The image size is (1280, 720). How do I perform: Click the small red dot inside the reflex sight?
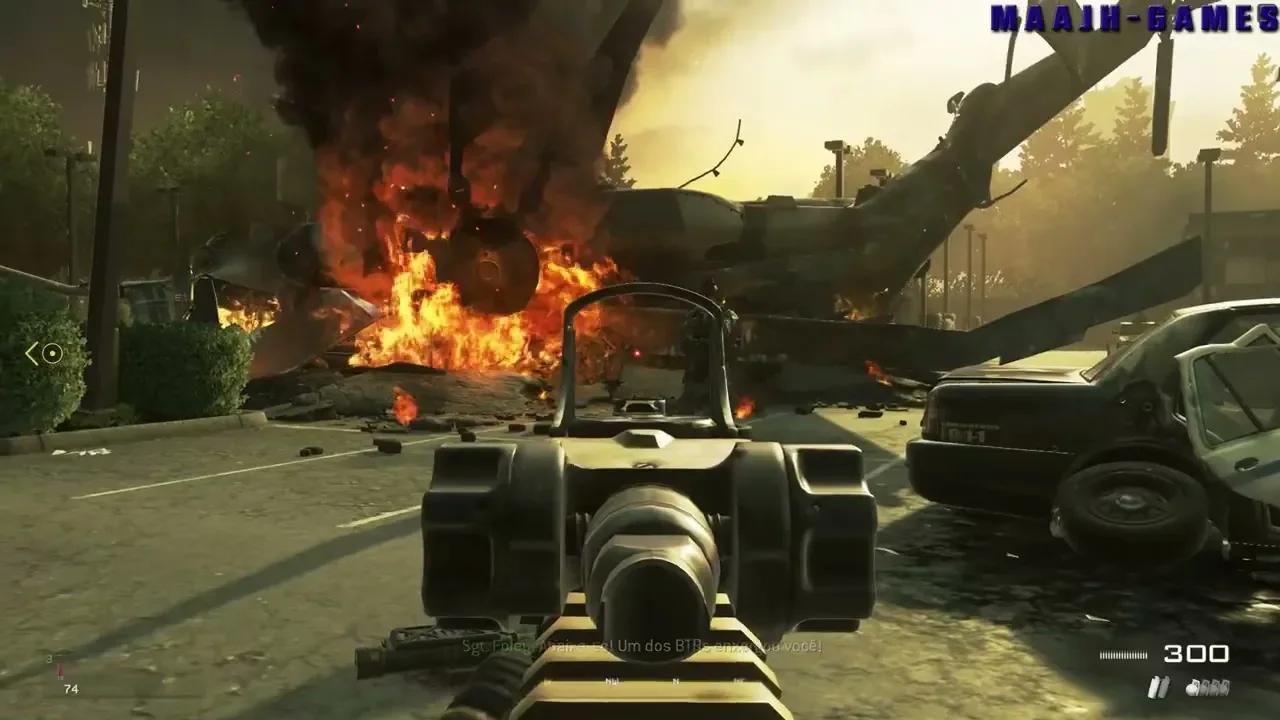point(637,353)
